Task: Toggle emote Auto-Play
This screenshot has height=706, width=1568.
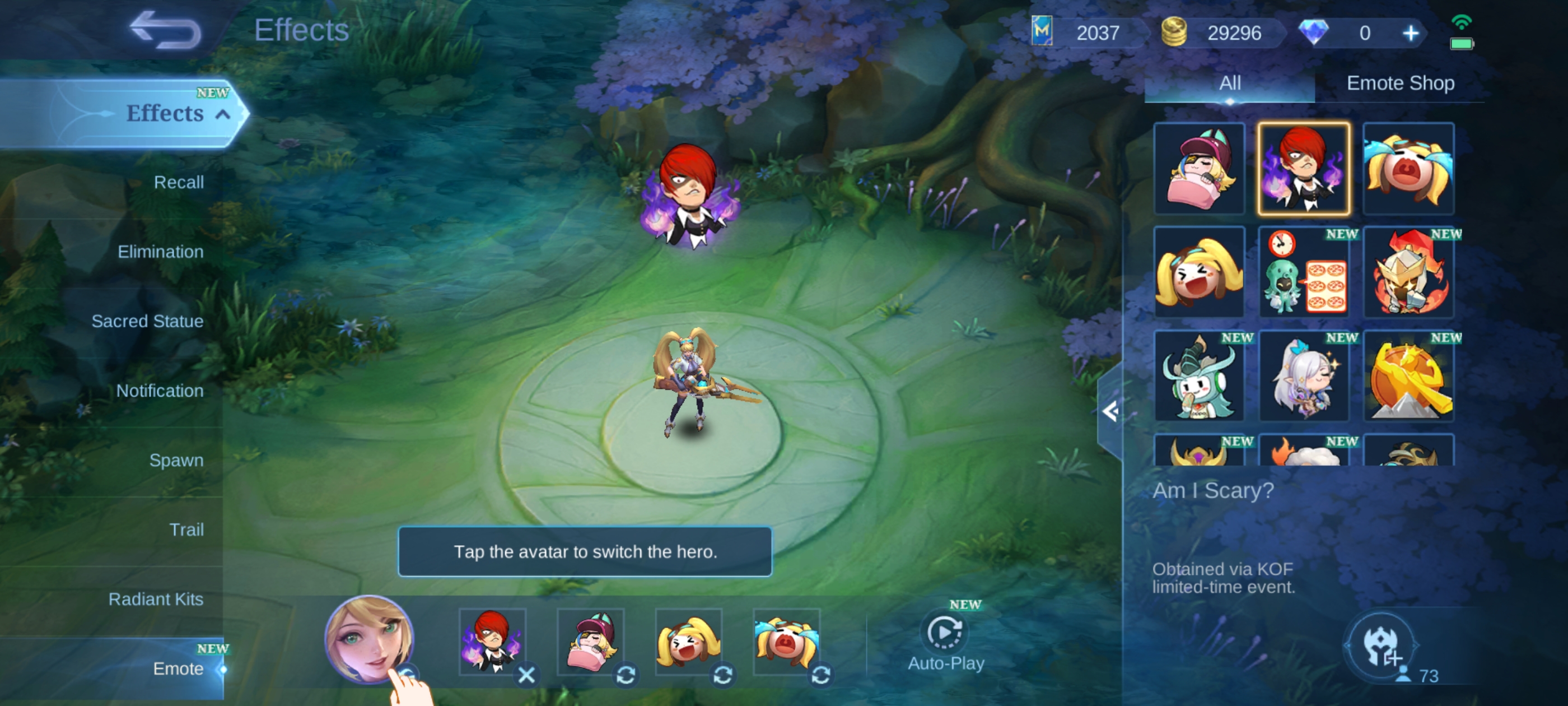Action: (x=945, y=641)
